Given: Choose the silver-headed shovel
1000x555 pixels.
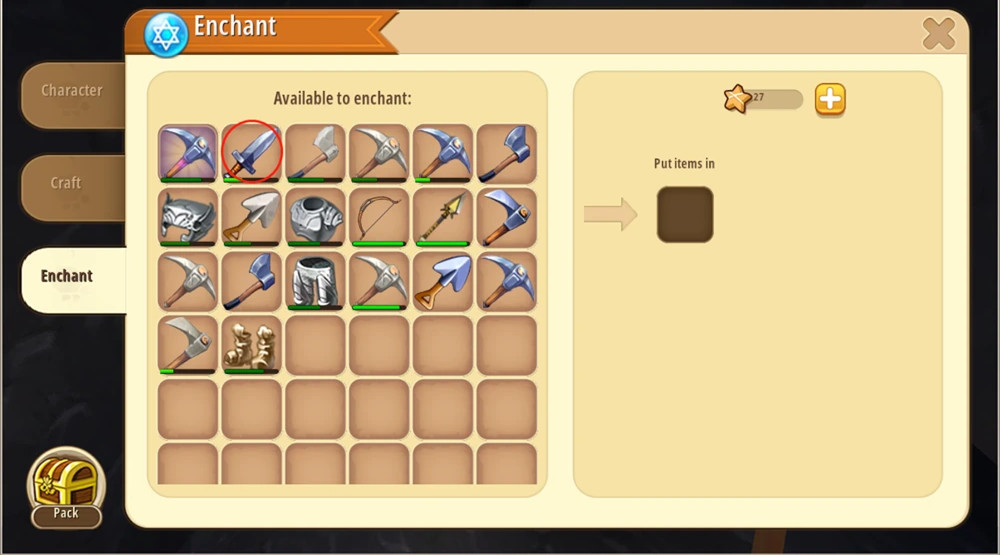Looking at the screenshot, I should pyautogui.click(x=252, y=217).
